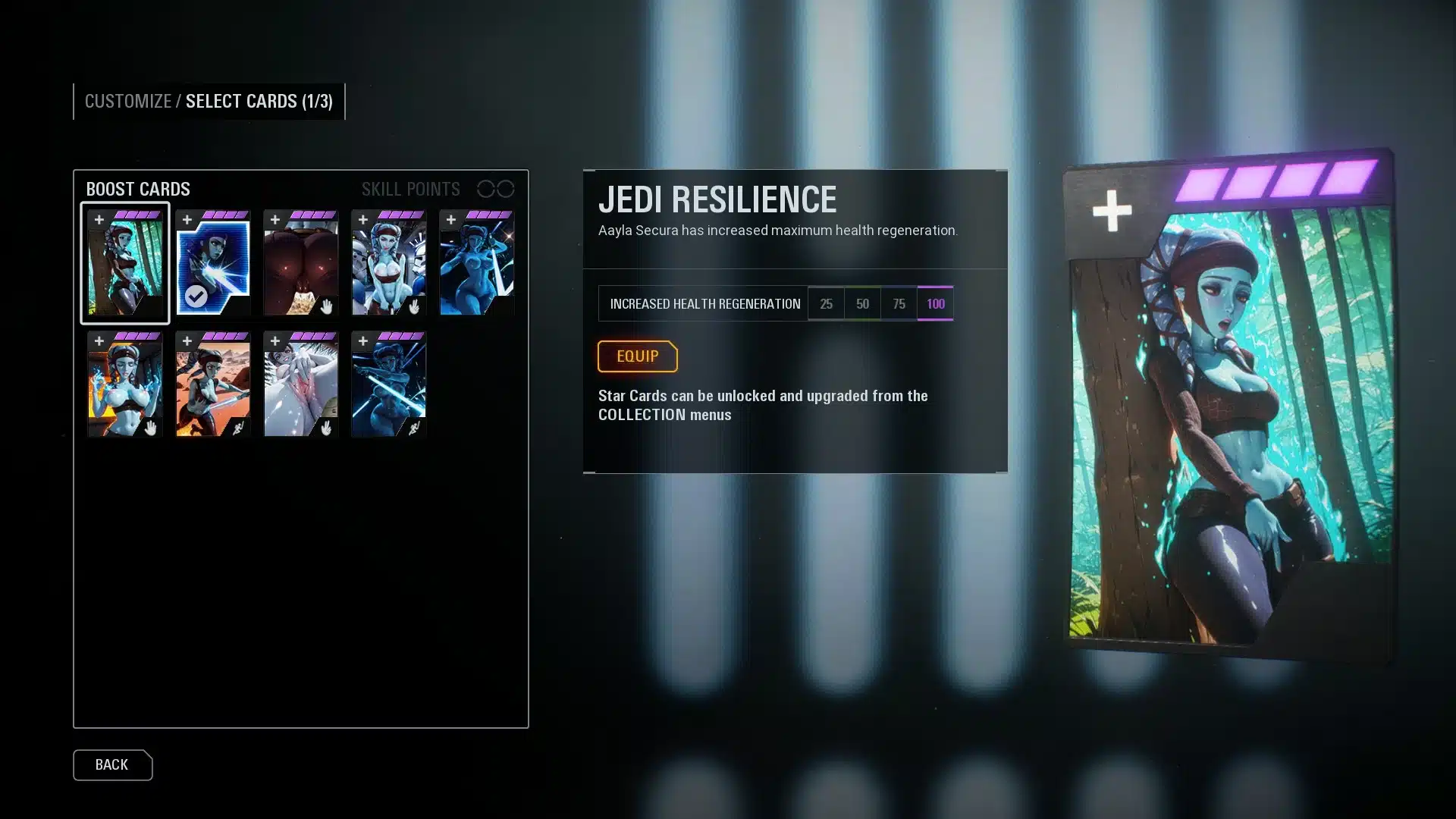Select the desert-background lightsaber boost card
The height and width of the screenshot is (819, 1456).
point(213,384)
